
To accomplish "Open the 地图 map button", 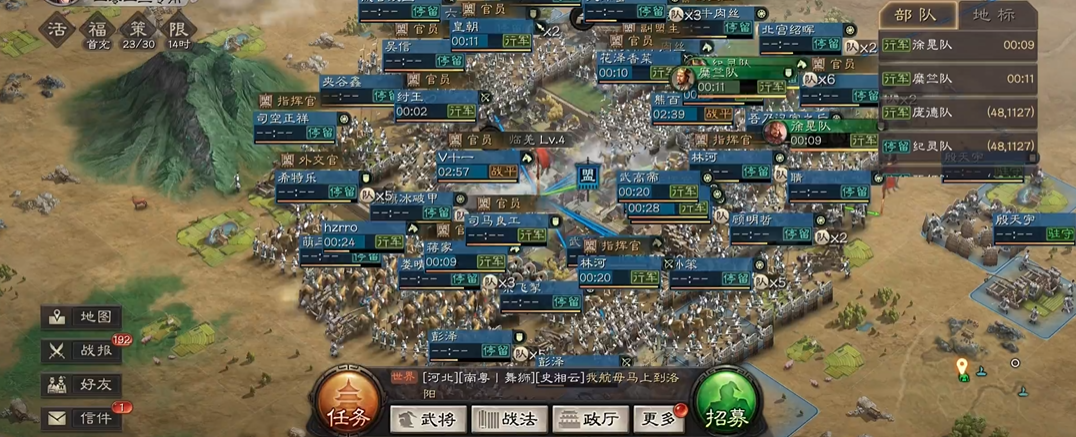I will pyautogui.click(x=84, y=317).
